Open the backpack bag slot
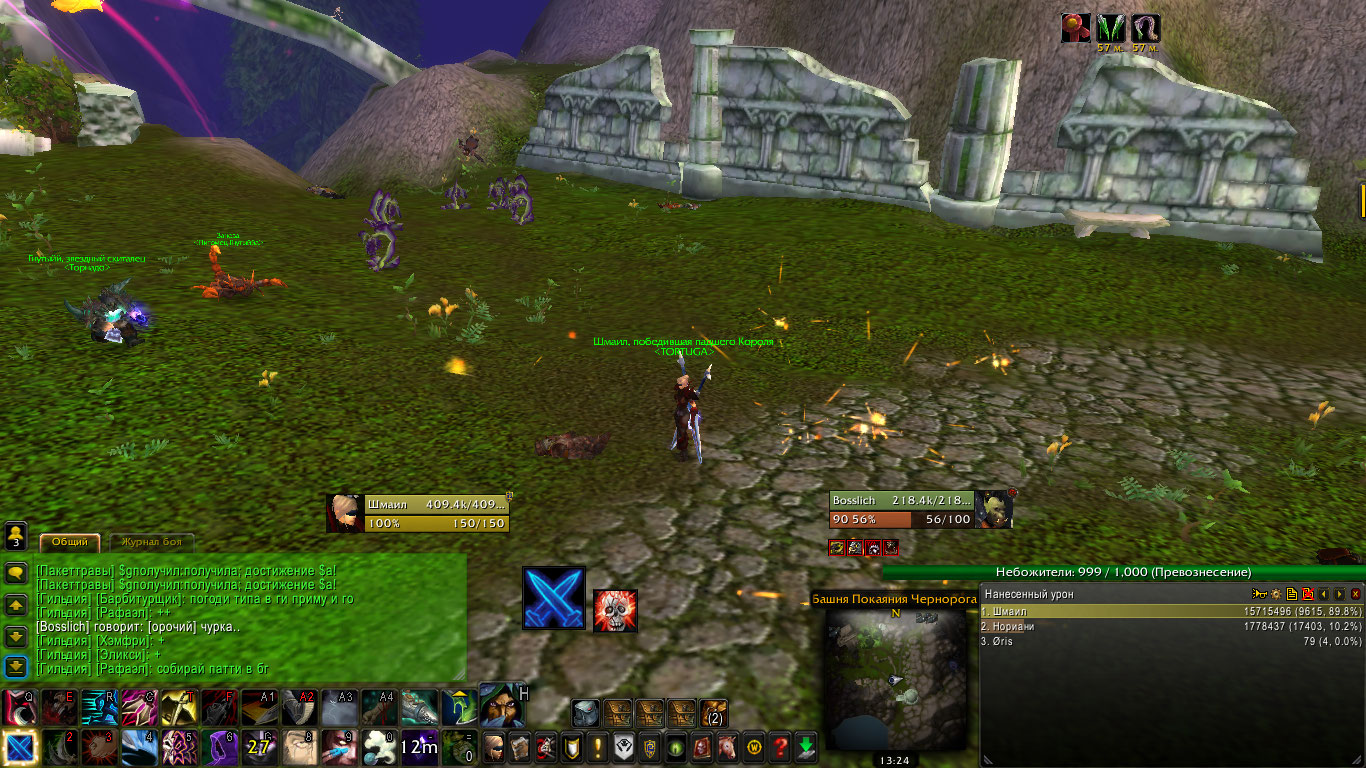 click(713, 713)
